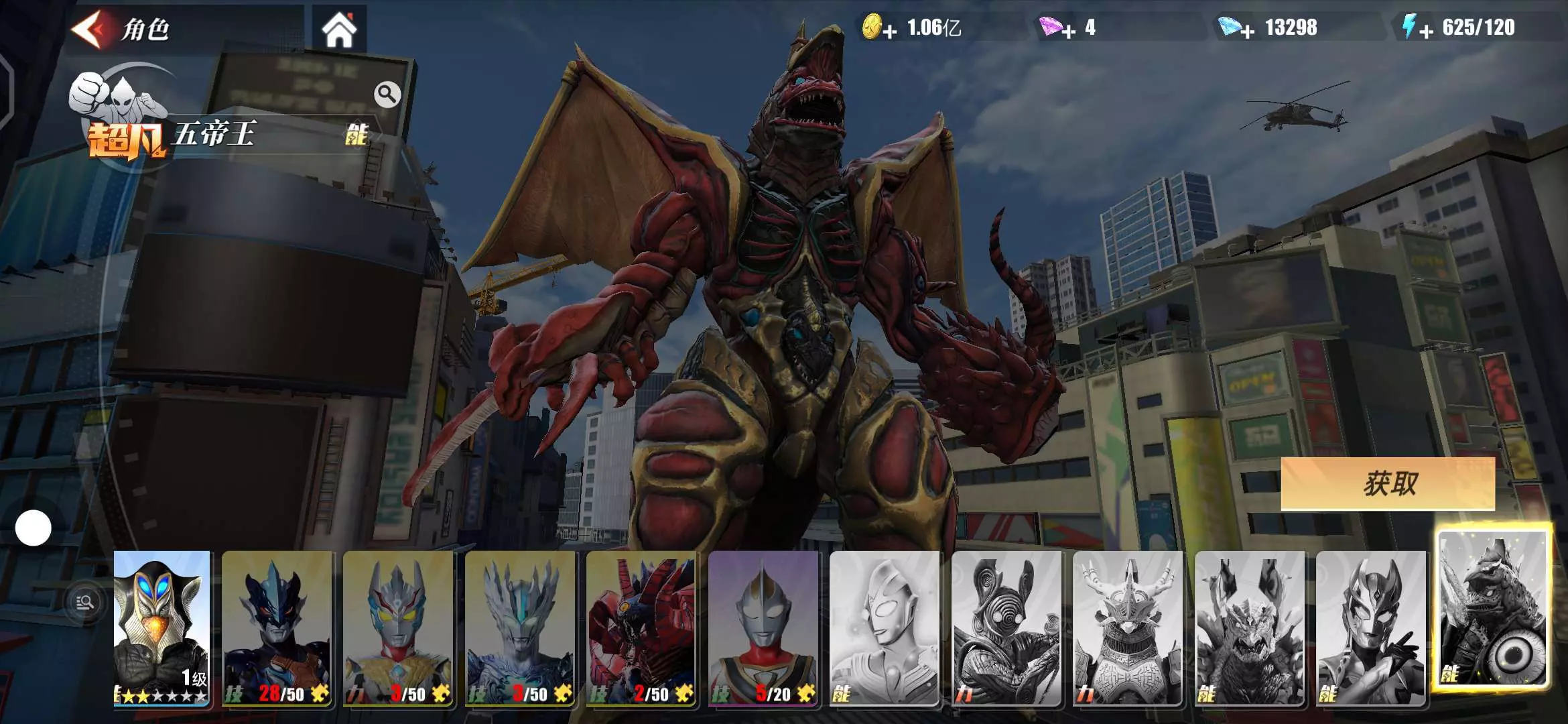The image size is (1568, 724).
Task: Tap the magnifying glass beside the character name
Action: 387,95
